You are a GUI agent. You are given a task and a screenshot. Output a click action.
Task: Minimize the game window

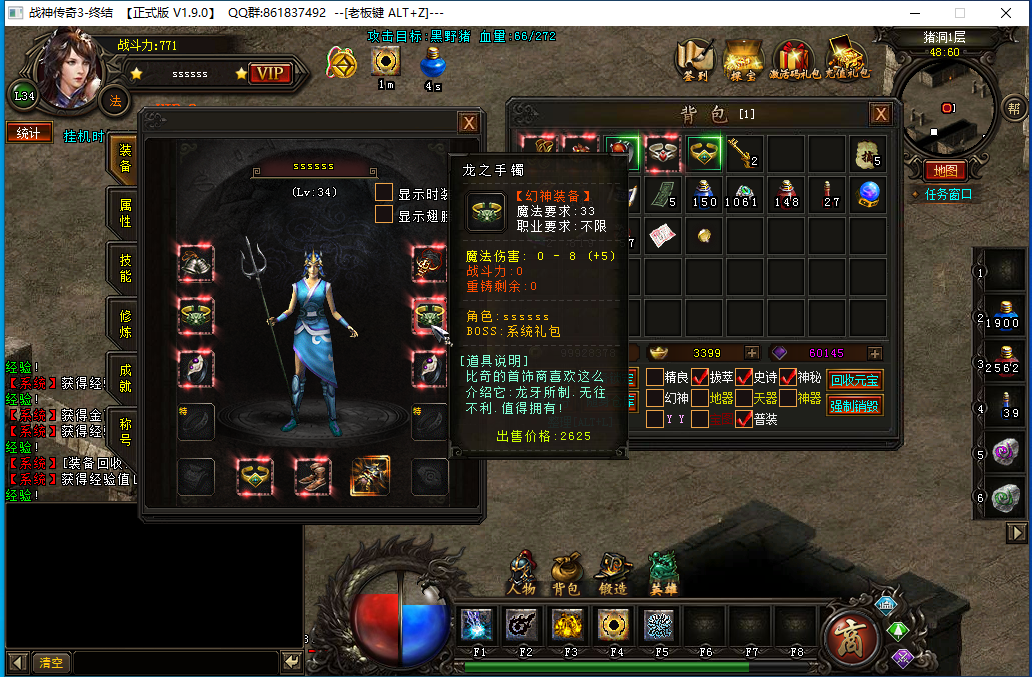[x=915, y=13]
